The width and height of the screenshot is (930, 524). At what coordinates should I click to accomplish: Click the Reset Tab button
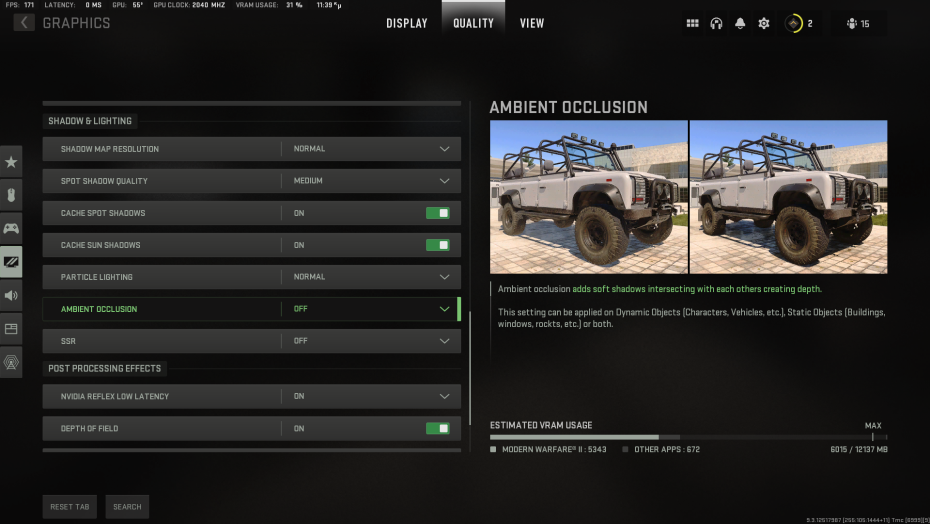point(70,507)
